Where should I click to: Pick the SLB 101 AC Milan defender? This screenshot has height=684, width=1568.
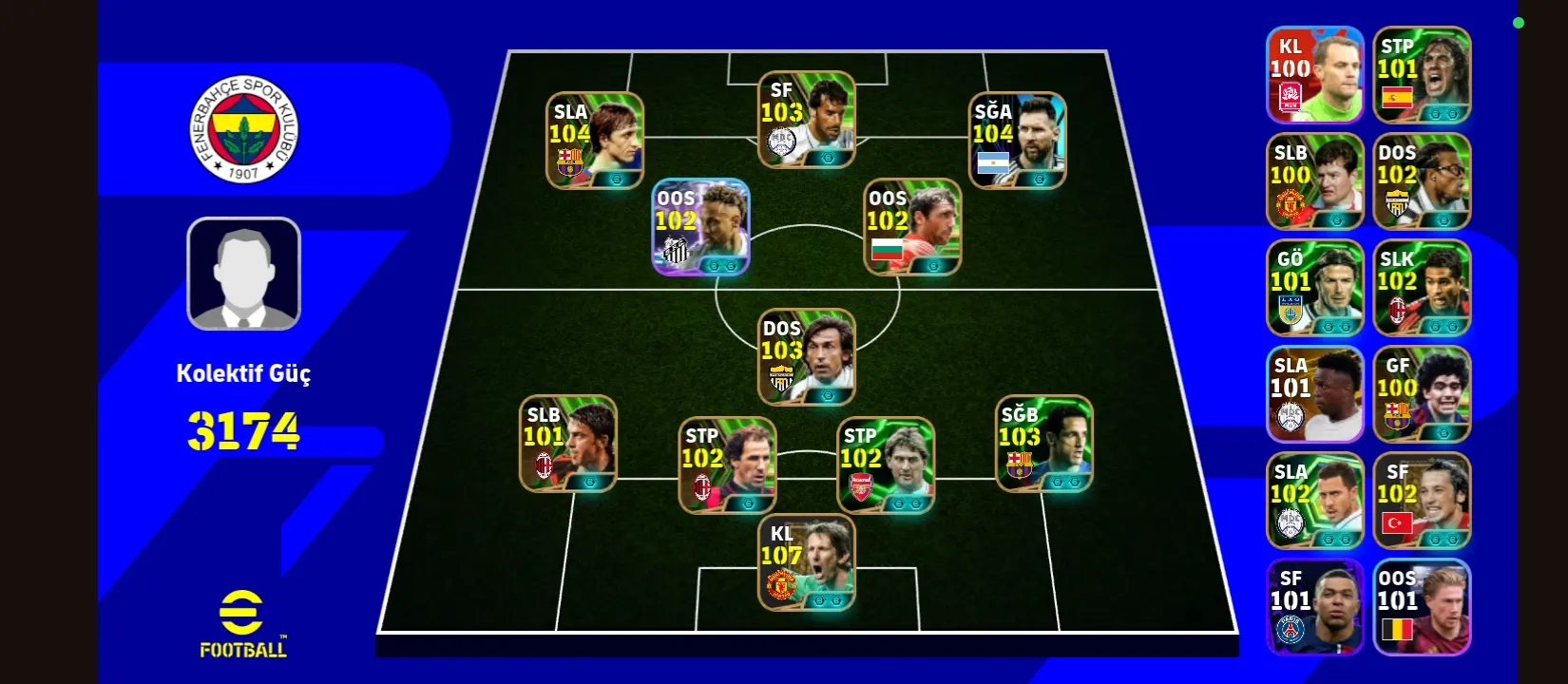pos(568,444)
